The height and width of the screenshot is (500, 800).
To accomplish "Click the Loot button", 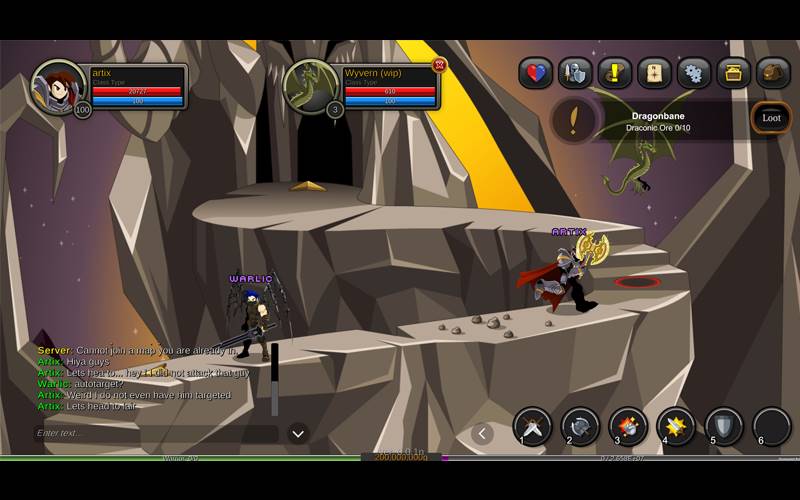I will 771,118.
